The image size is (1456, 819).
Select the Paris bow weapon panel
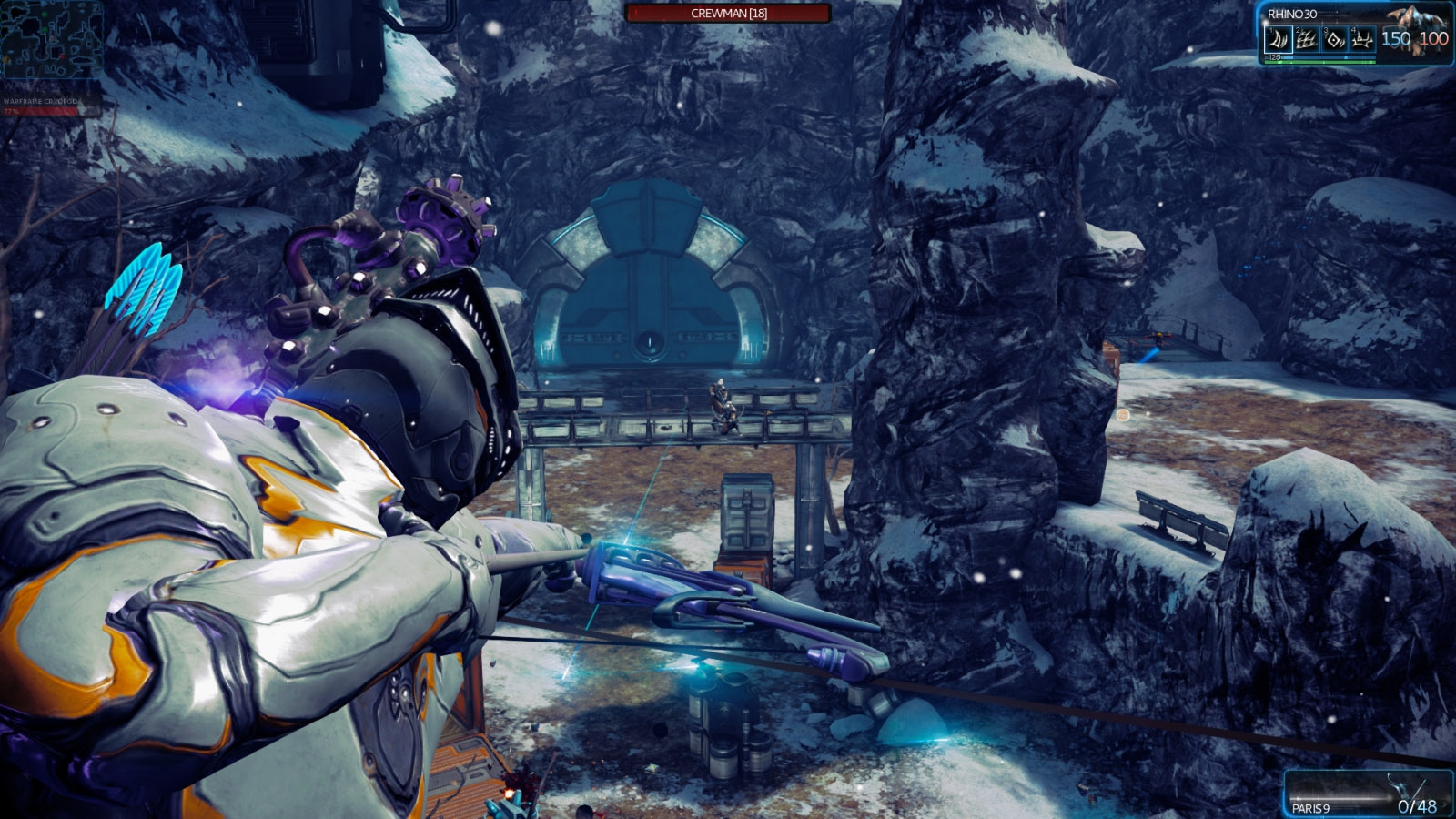[1368, 794]
